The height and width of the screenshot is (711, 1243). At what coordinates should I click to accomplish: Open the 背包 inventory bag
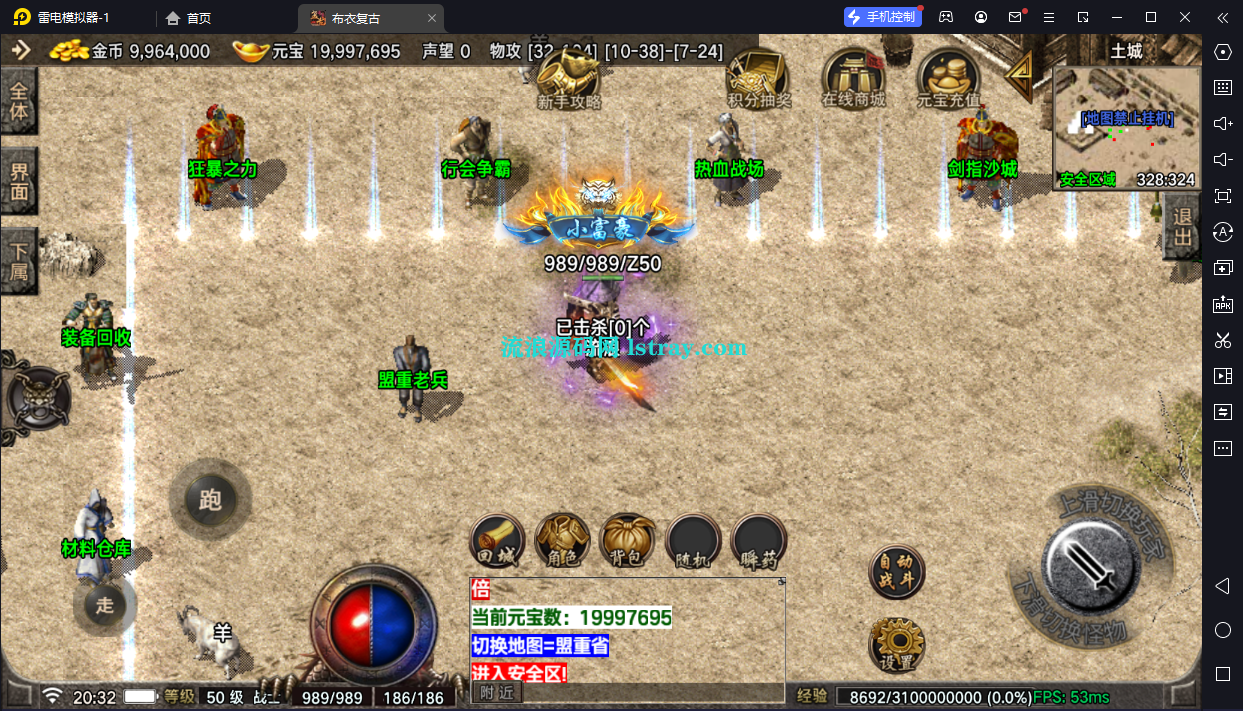(627, 541)
